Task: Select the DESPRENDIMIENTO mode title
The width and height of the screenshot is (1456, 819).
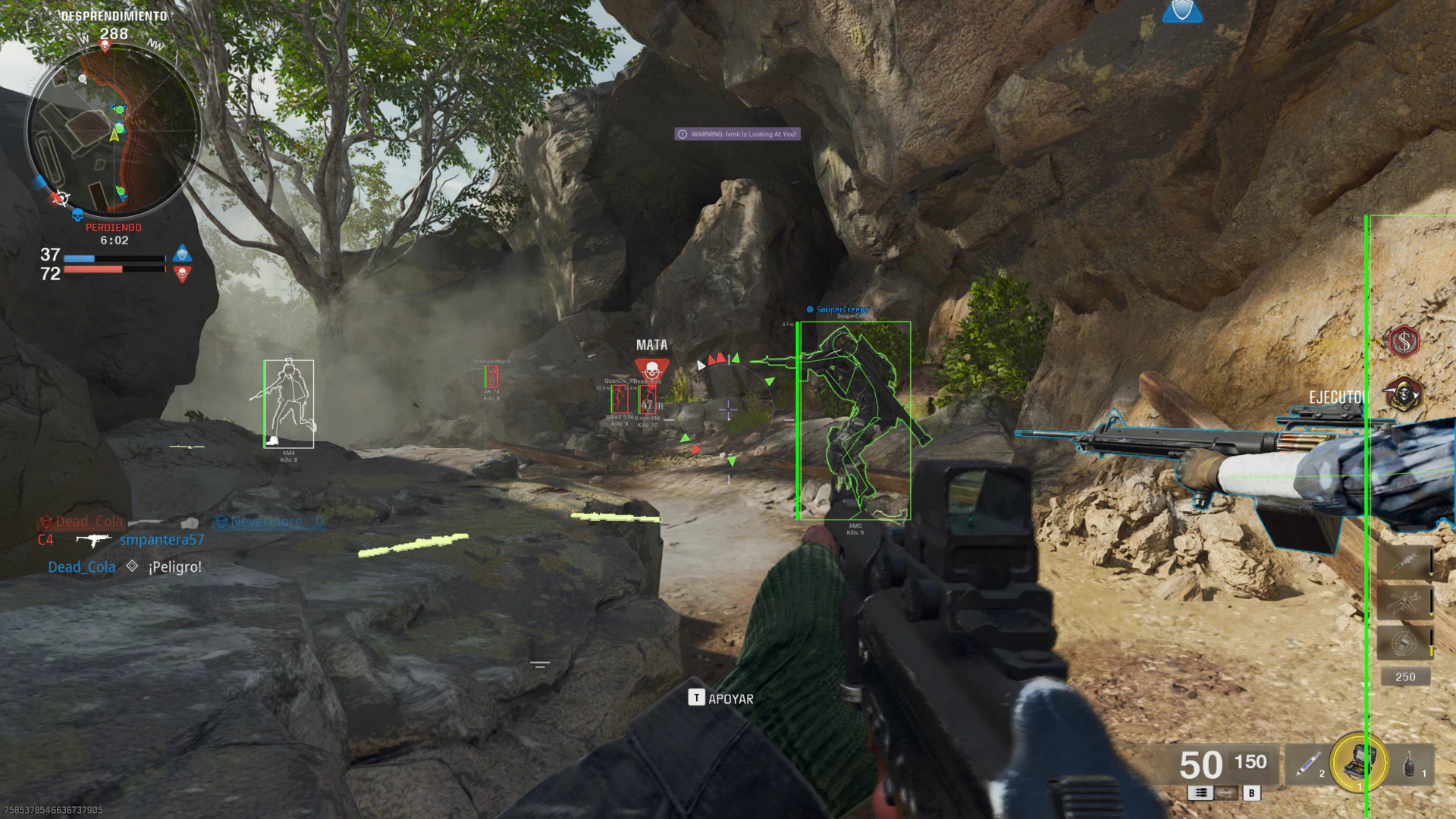Action: coord(114,14)
